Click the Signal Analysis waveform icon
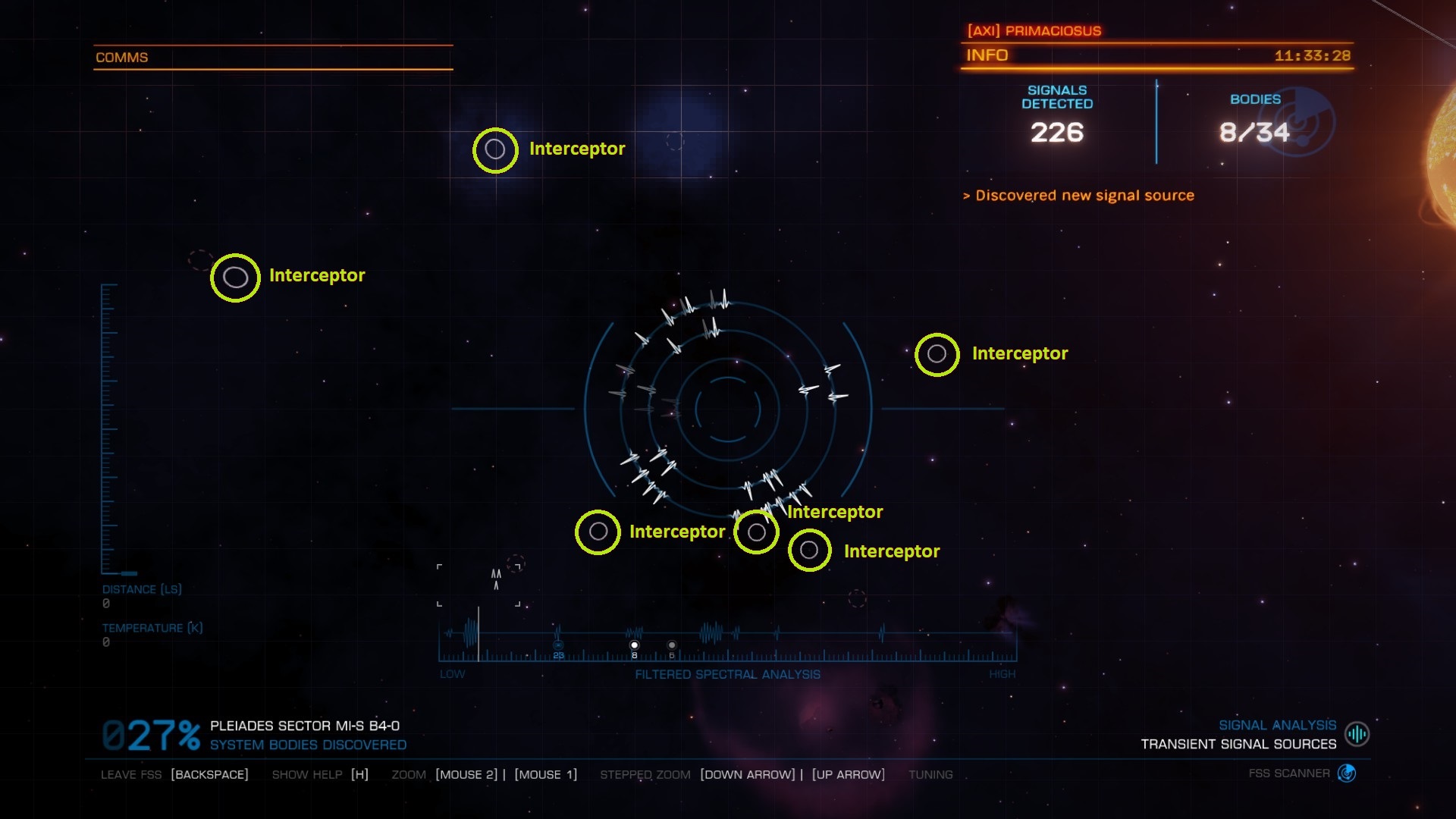 click(1357, 734)
